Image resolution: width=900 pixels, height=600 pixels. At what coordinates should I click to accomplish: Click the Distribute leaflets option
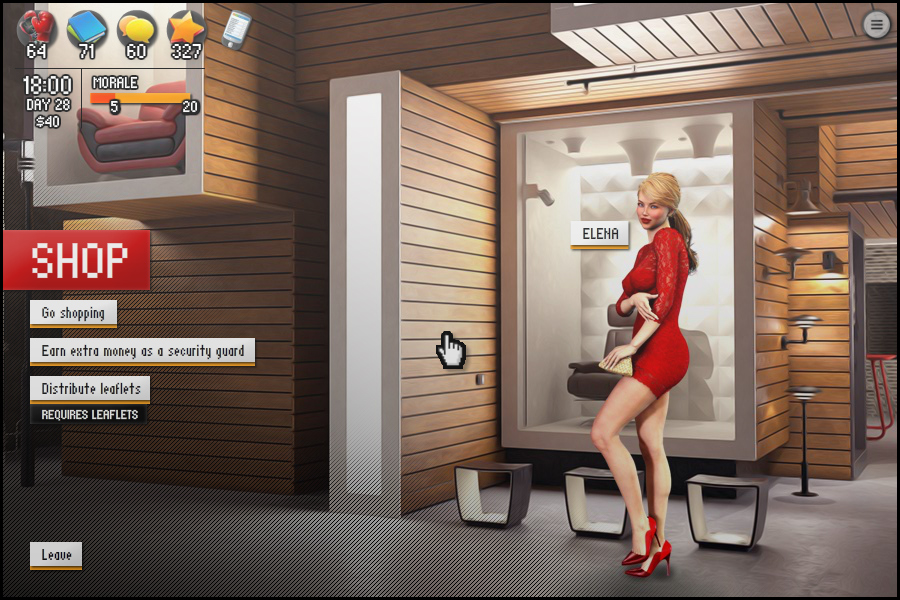pyautogui.click(x=90, y=388)
